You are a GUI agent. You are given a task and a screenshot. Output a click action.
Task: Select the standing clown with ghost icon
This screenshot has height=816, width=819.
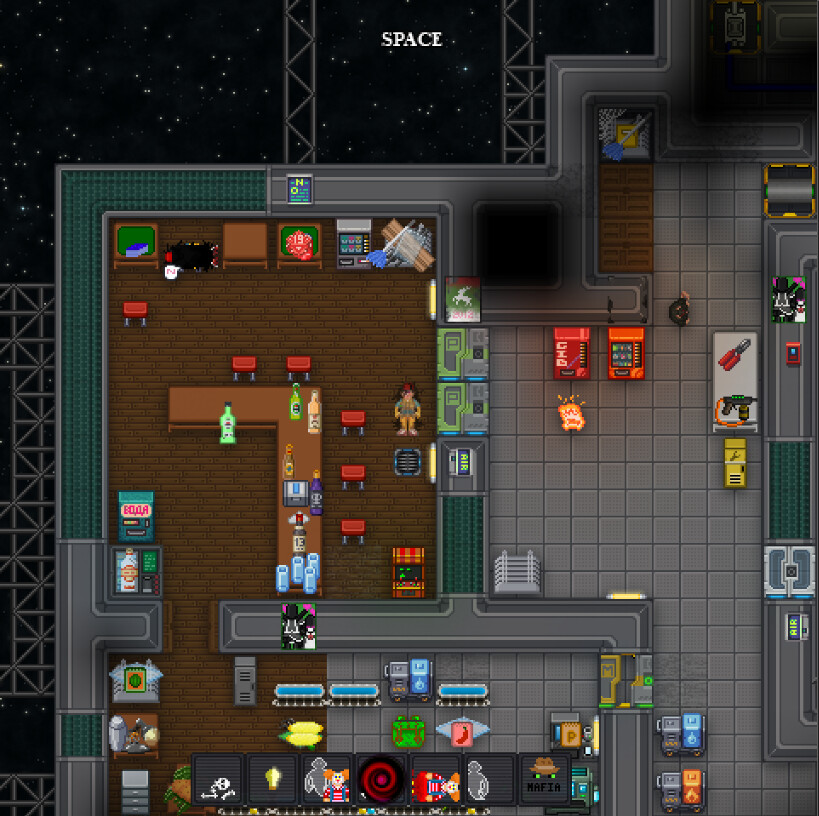click(x=326, y=779)
